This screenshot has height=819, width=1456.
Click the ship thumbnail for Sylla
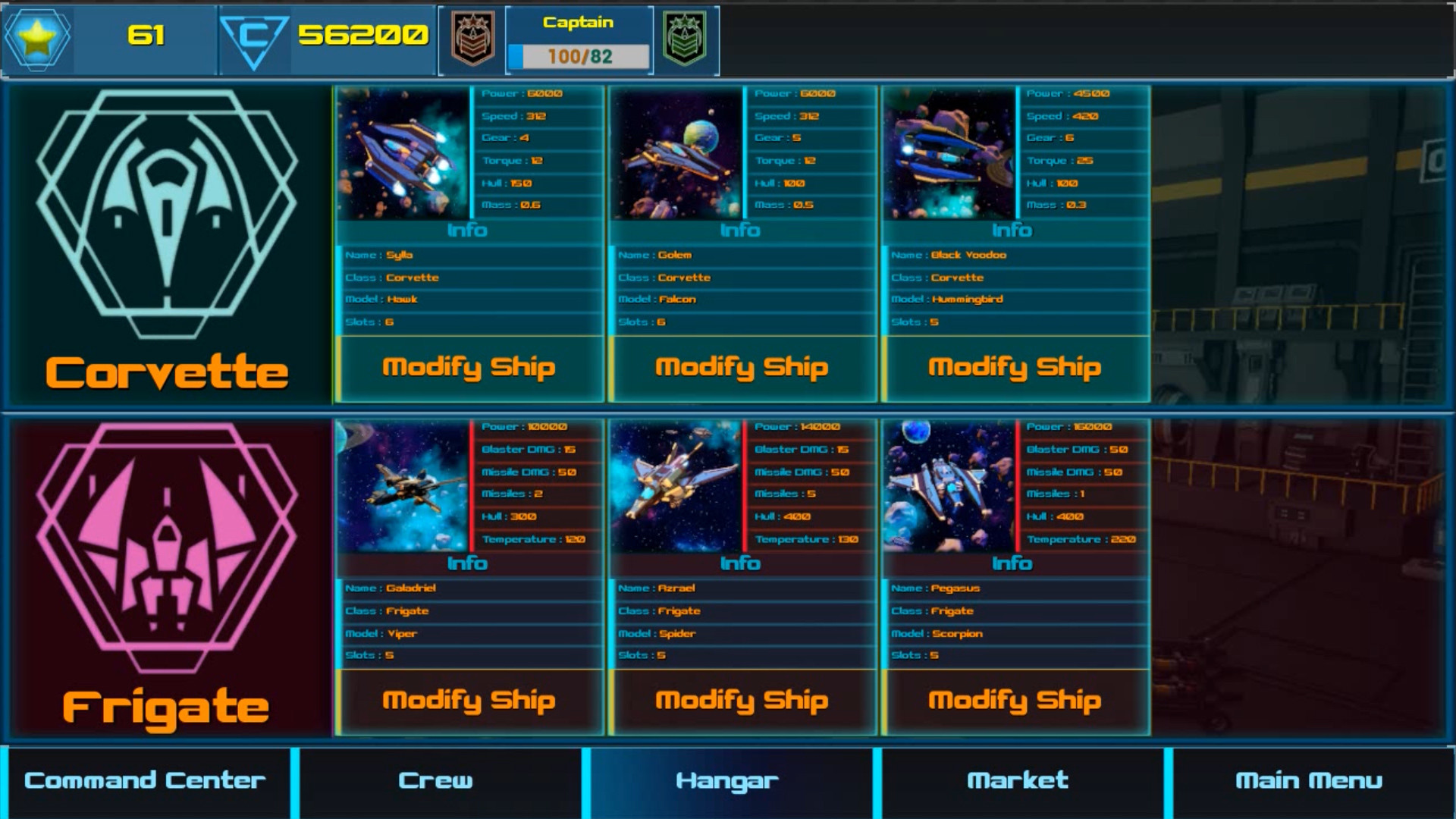[x=404, y=152]
